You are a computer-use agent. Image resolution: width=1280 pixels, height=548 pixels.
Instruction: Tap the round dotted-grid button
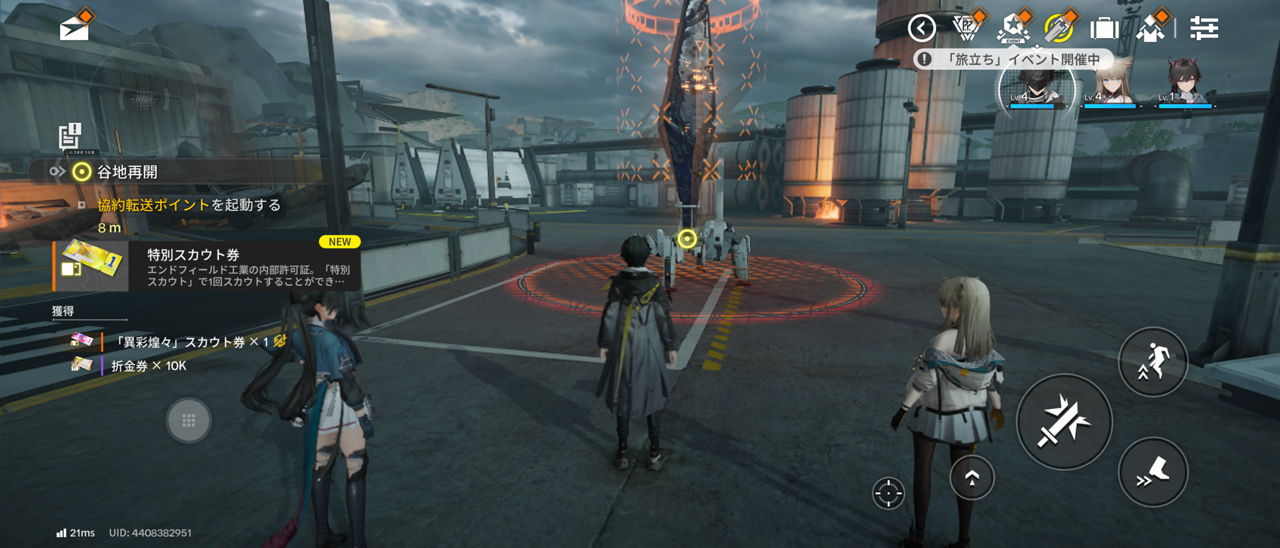[188, 420]
